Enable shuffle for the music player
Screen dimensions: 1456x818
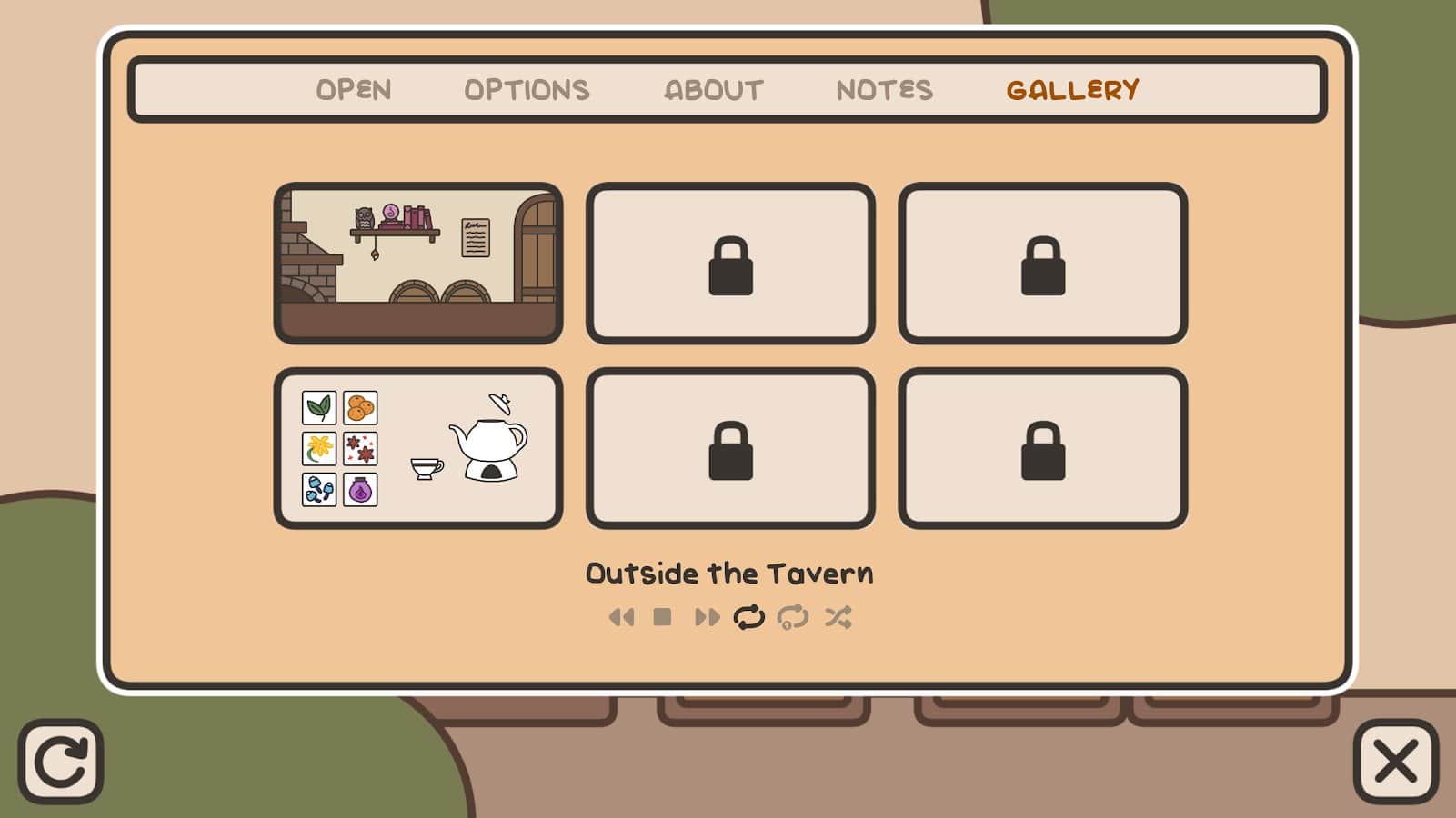[838, 618]
